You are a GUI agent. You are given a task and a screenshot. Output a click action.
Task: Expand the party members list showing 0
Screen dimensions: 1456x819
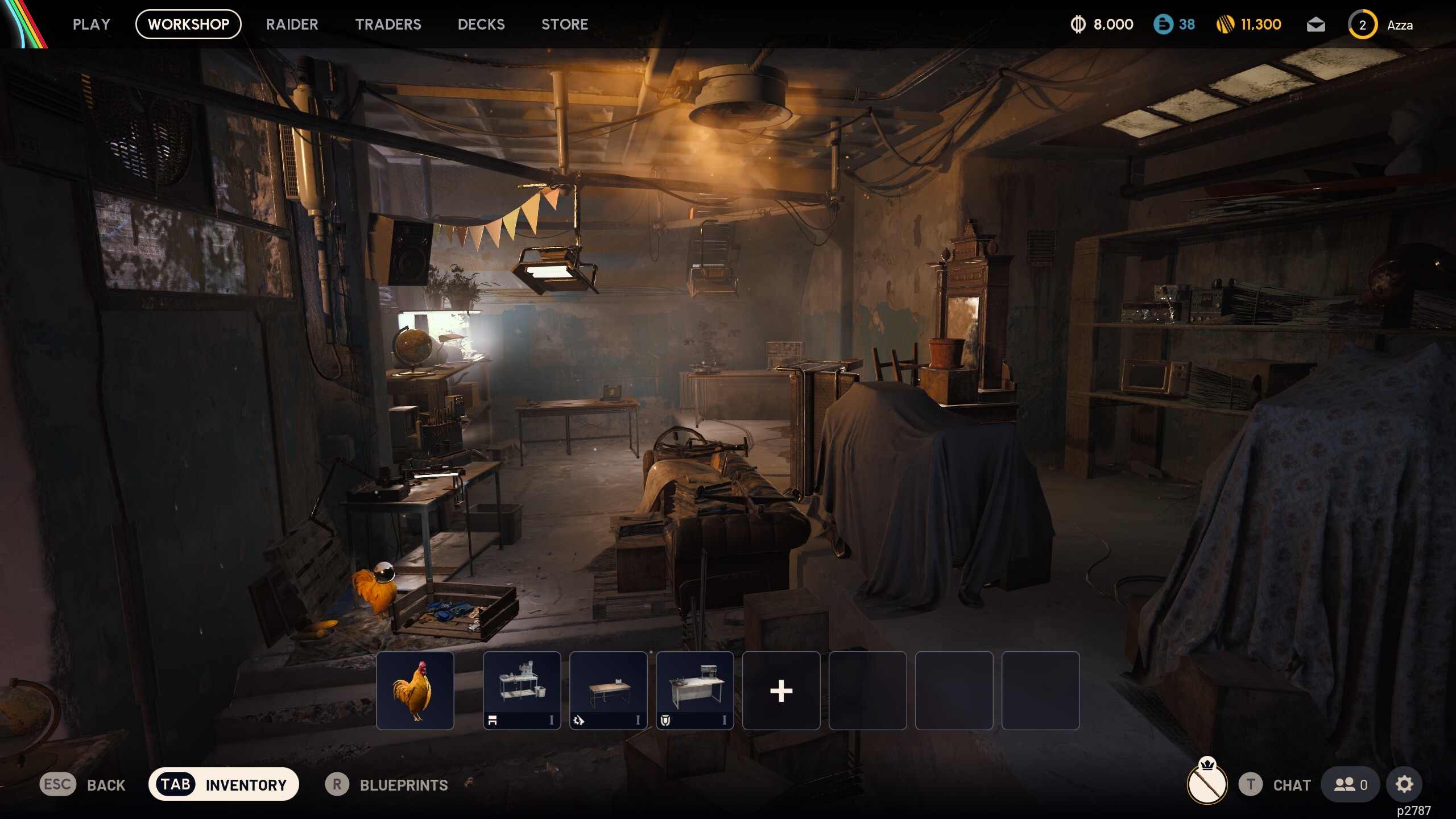click(1350, 784)
